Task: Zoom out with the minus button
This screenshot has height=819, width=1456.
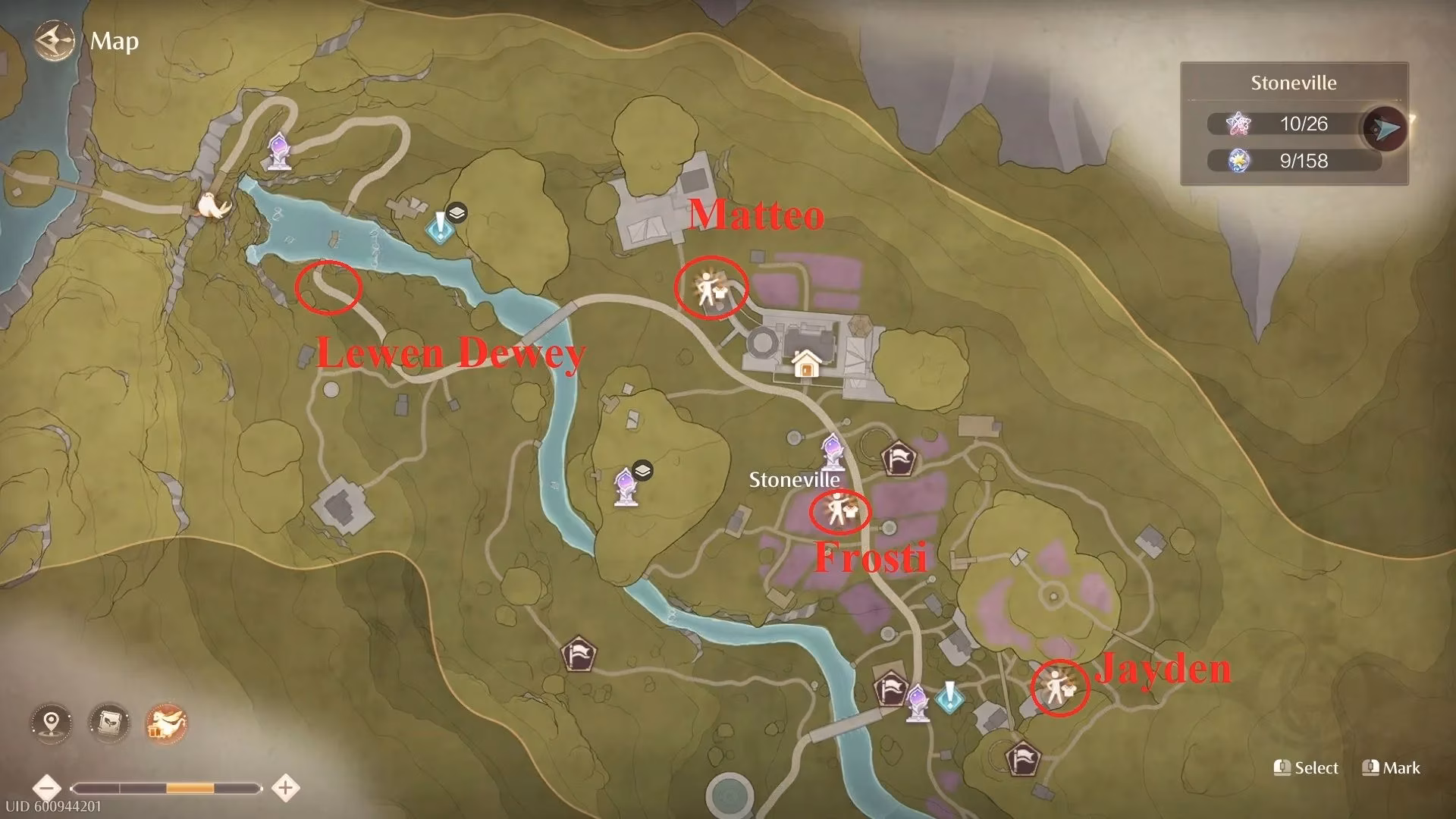Action: [47, 787]
